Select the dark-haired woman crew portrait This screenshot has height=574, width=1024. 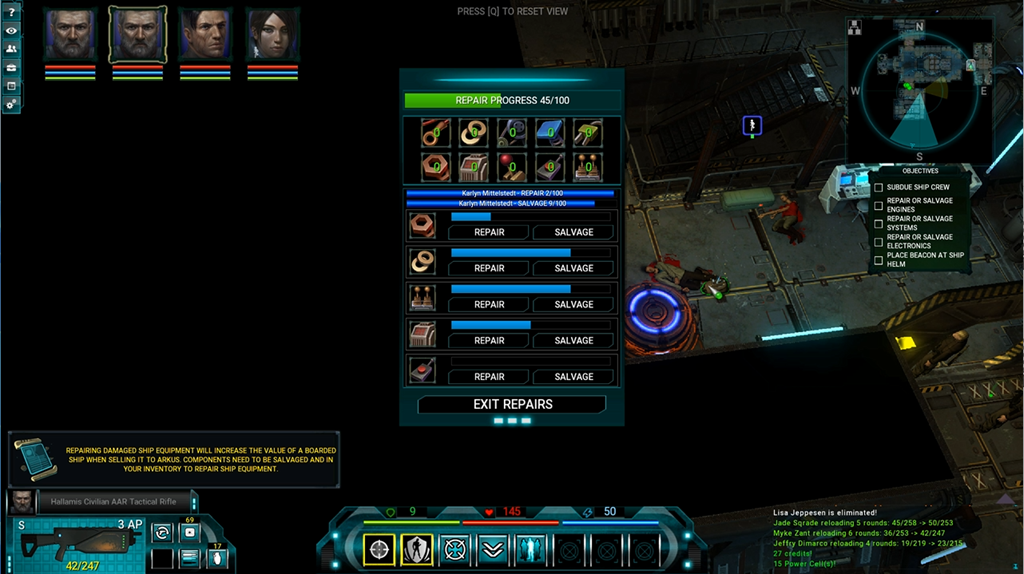coord(273,35)
